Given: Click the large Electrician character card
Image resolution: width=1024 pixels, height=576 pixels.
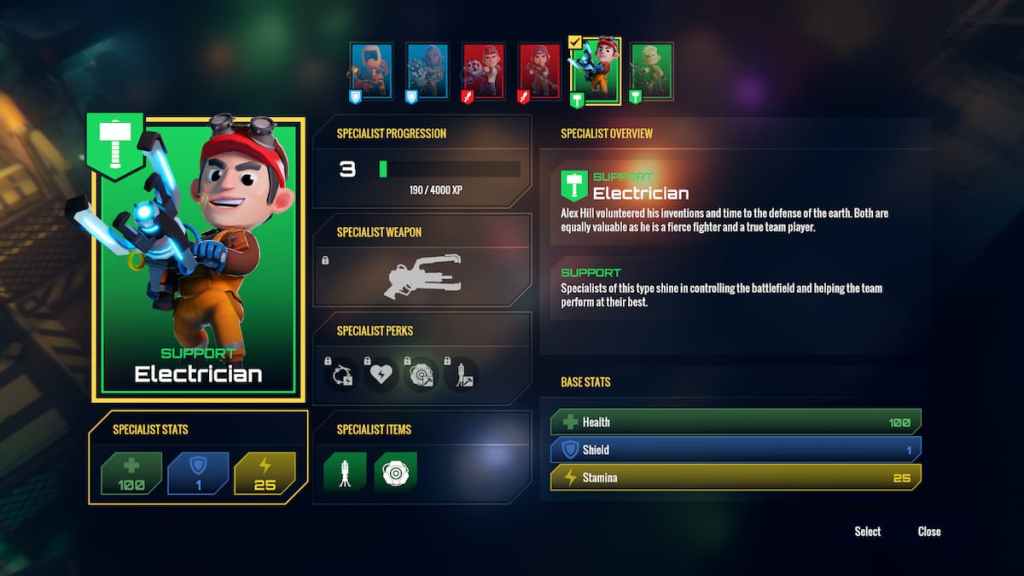Looking at the screenshot, I should (198, 256).
